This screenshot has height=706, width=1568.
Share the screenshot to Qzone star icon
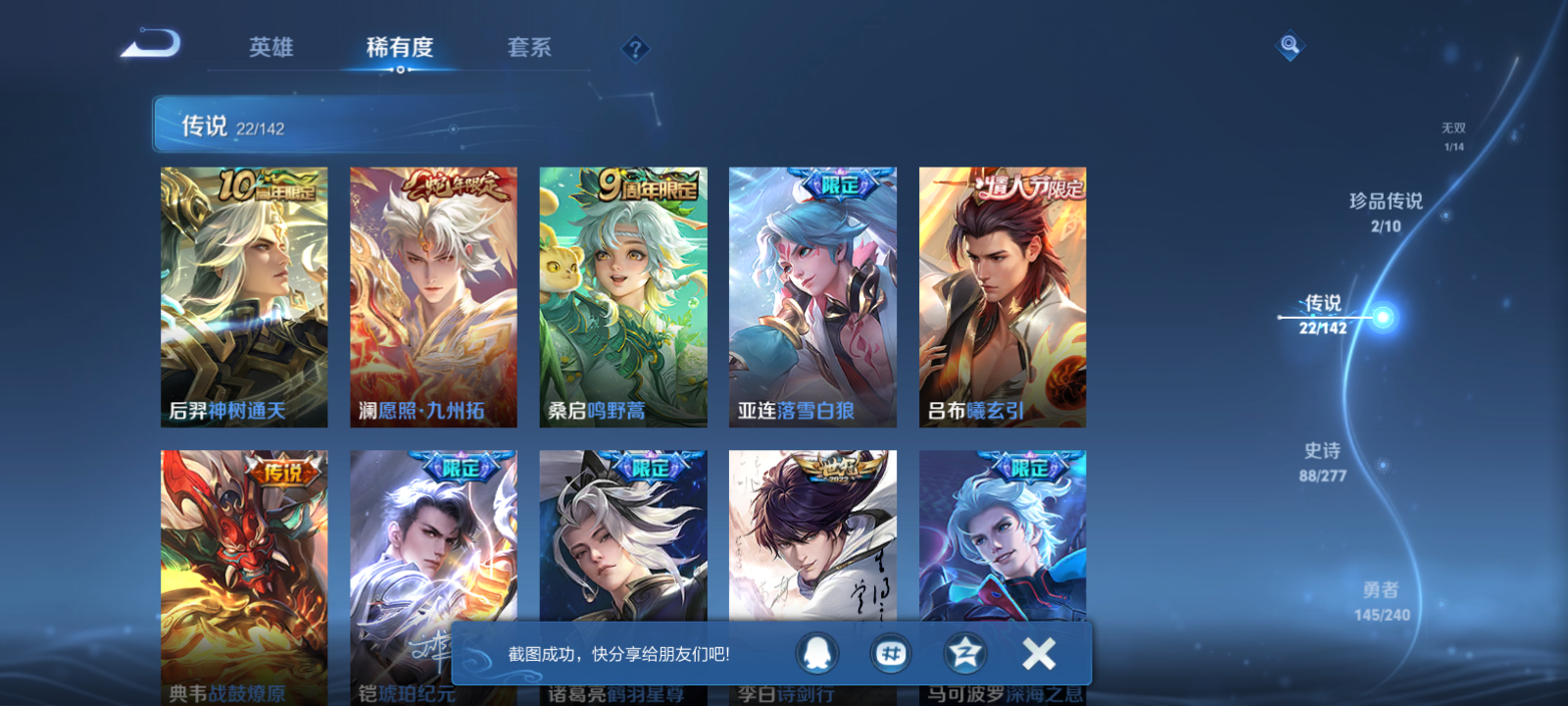click(963, 651)
